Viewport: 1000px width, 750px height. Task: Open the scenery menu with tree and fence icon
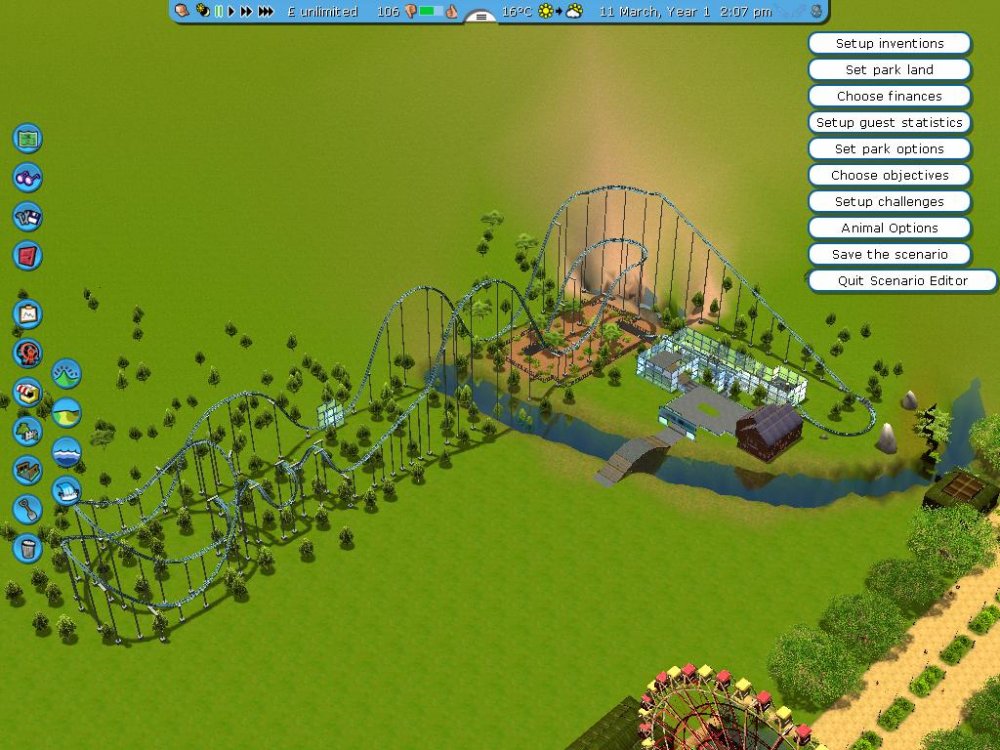pos(27,431)
